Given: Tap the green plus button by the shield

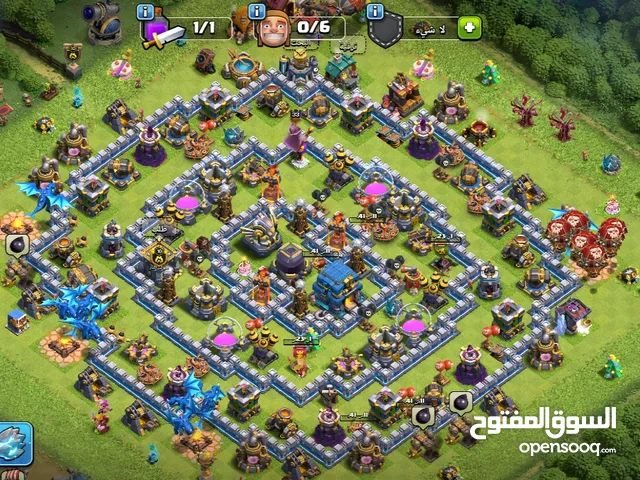Looking at the screenshot, I should tap(469, 28).
